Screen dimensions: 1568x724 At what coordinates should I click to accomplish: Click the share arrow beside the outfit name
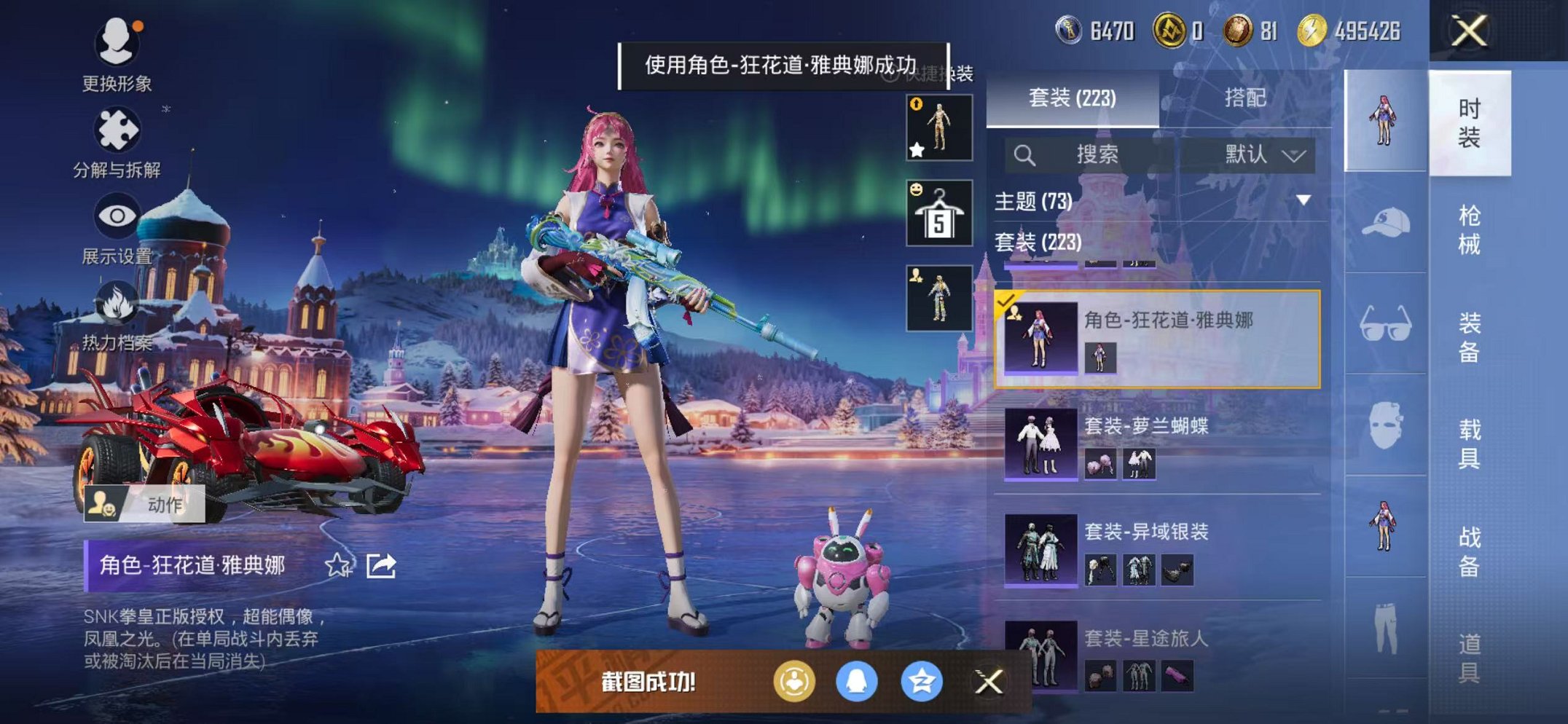[381, 566]
